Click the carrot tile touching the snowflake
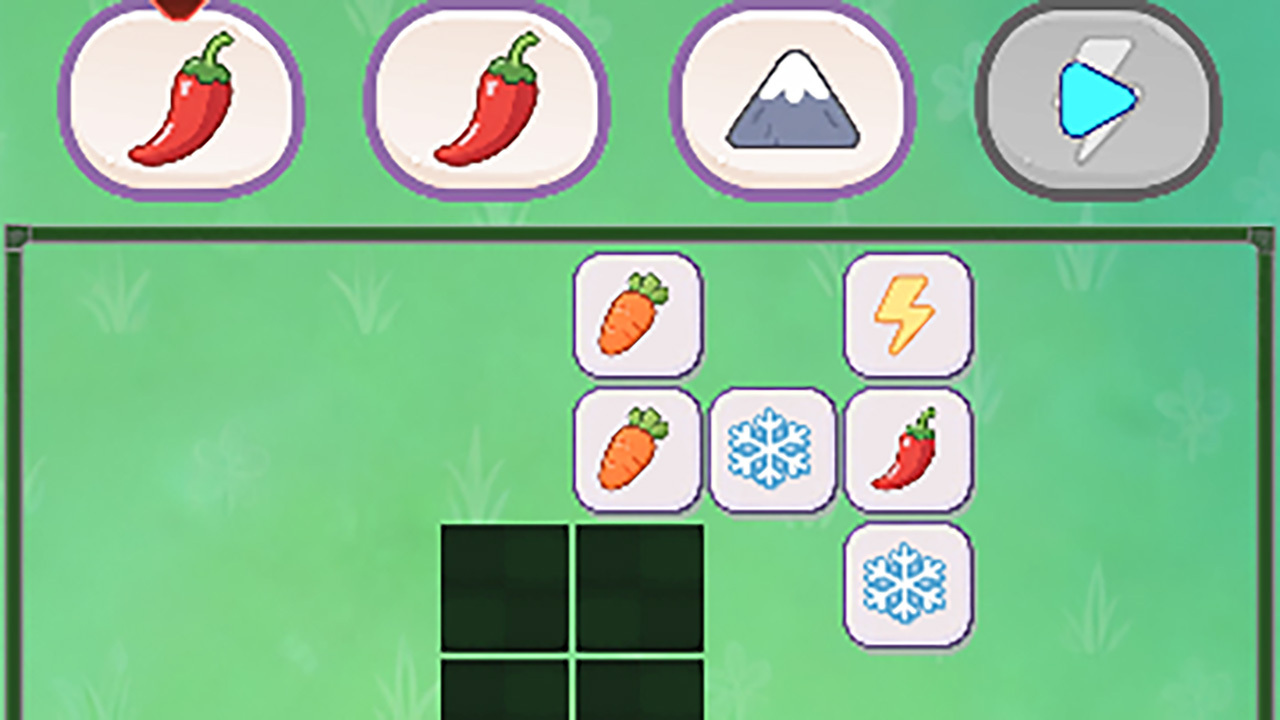The width and height of the screenshot is (1280, 720). point(637,450)
